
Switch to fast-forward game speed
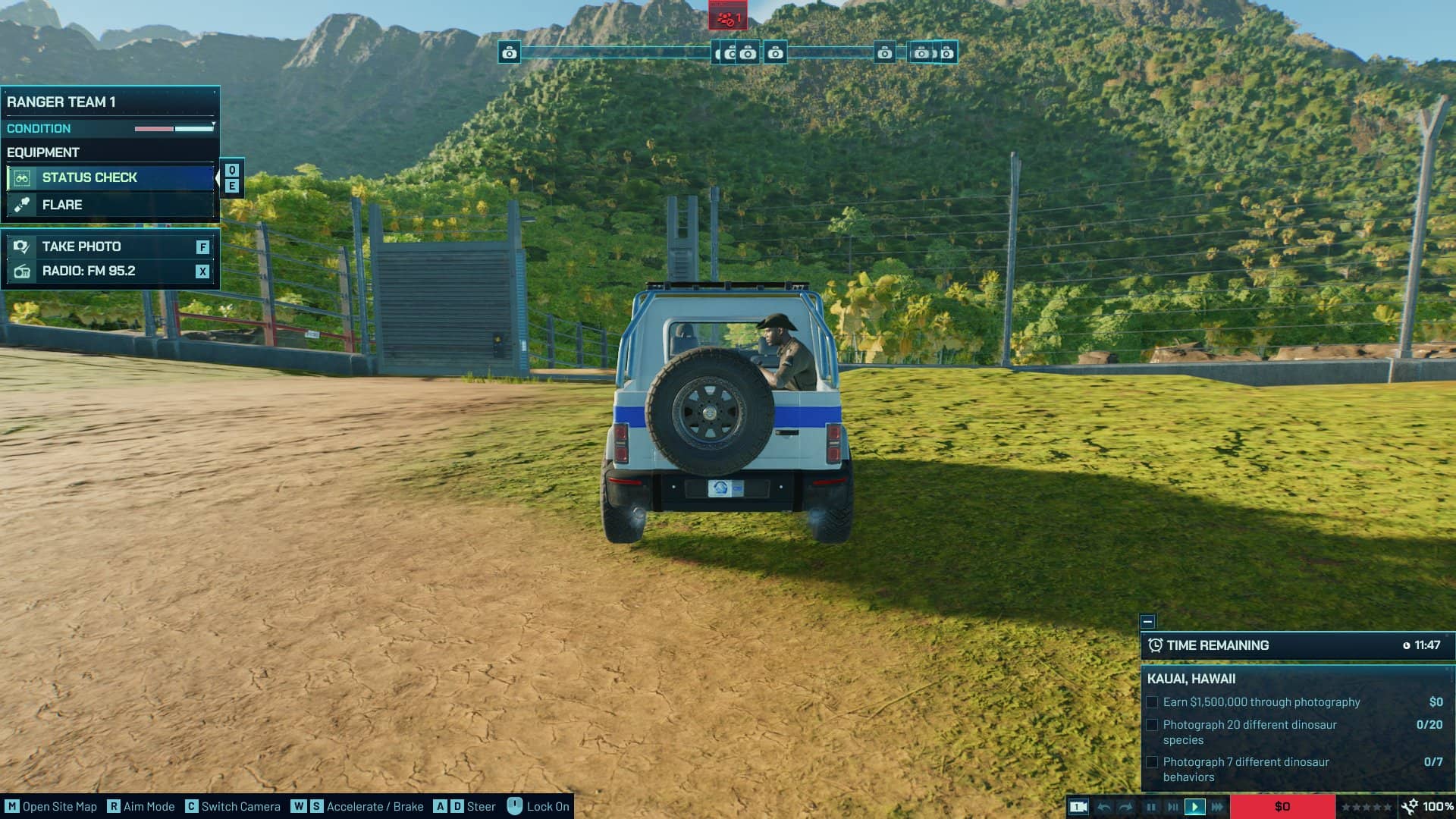click(1217, 807)
